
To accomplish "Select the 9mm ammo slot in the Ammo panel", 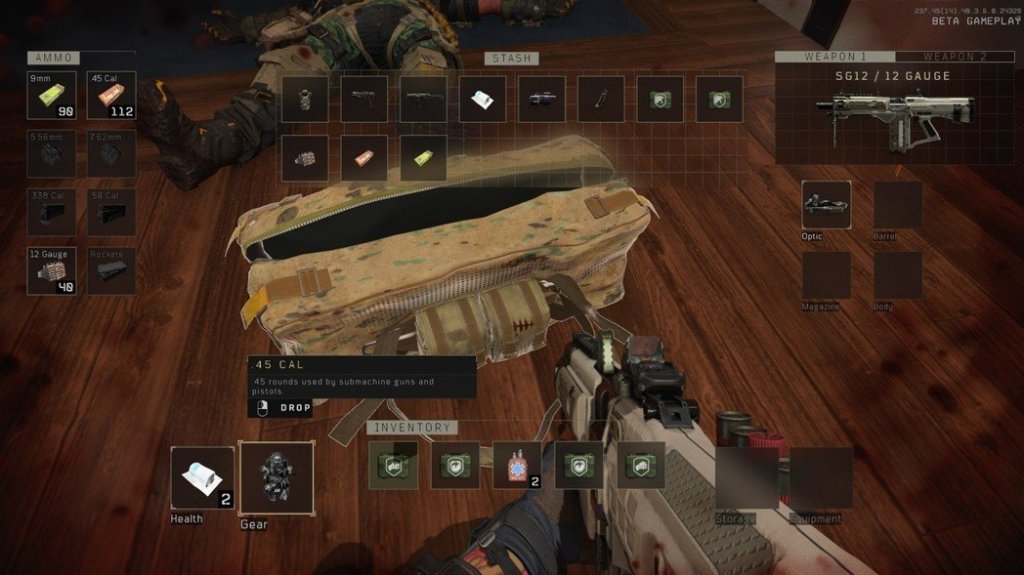I will pyautogui.click(x=51, y=97).
